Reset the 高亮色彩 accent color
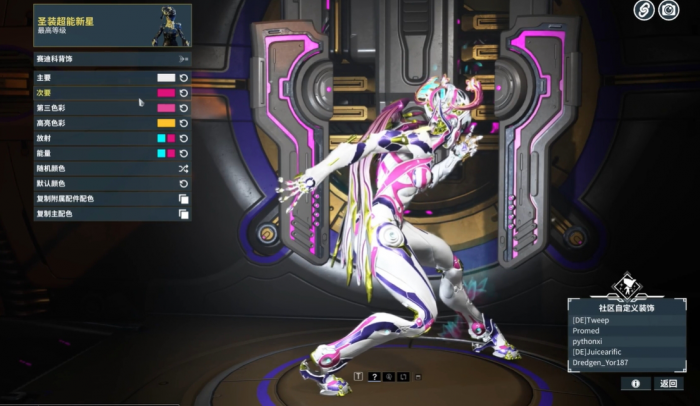The width and height of the screenshot is (700, 406). coord(184,122)
